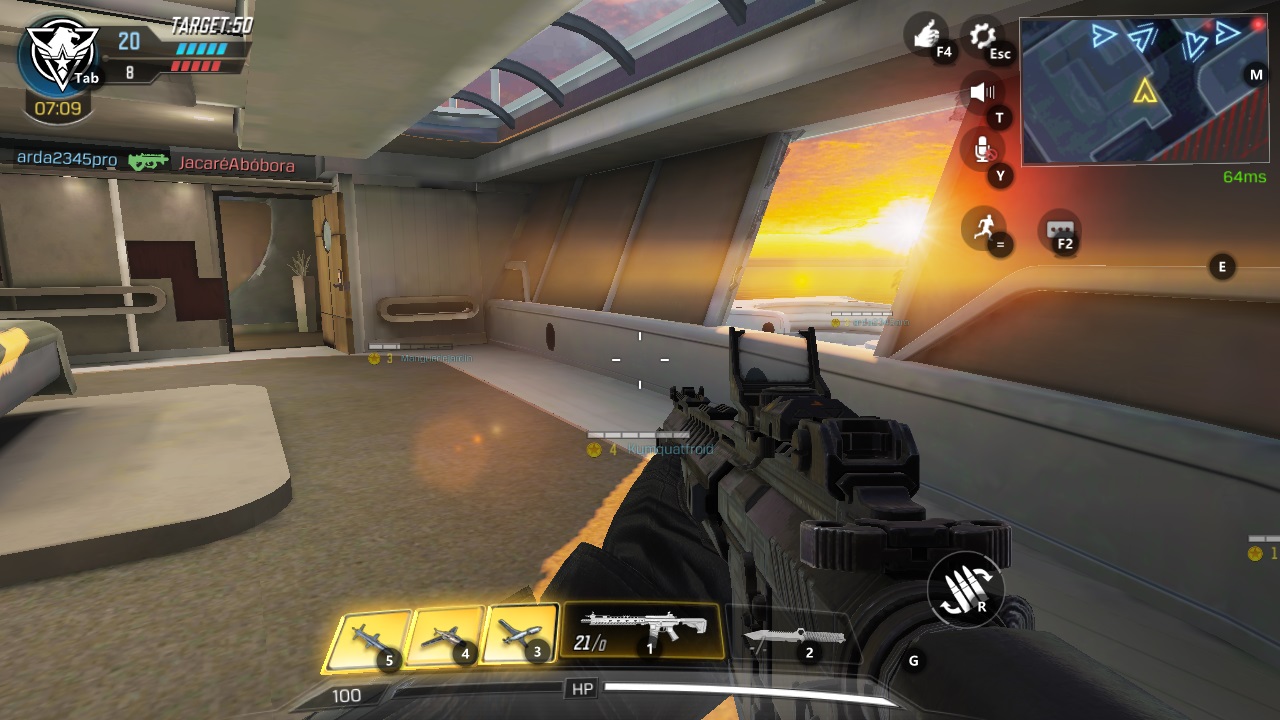1280x720 pixels.
Task: Toggle the speaker voice output
Action: 982,93
